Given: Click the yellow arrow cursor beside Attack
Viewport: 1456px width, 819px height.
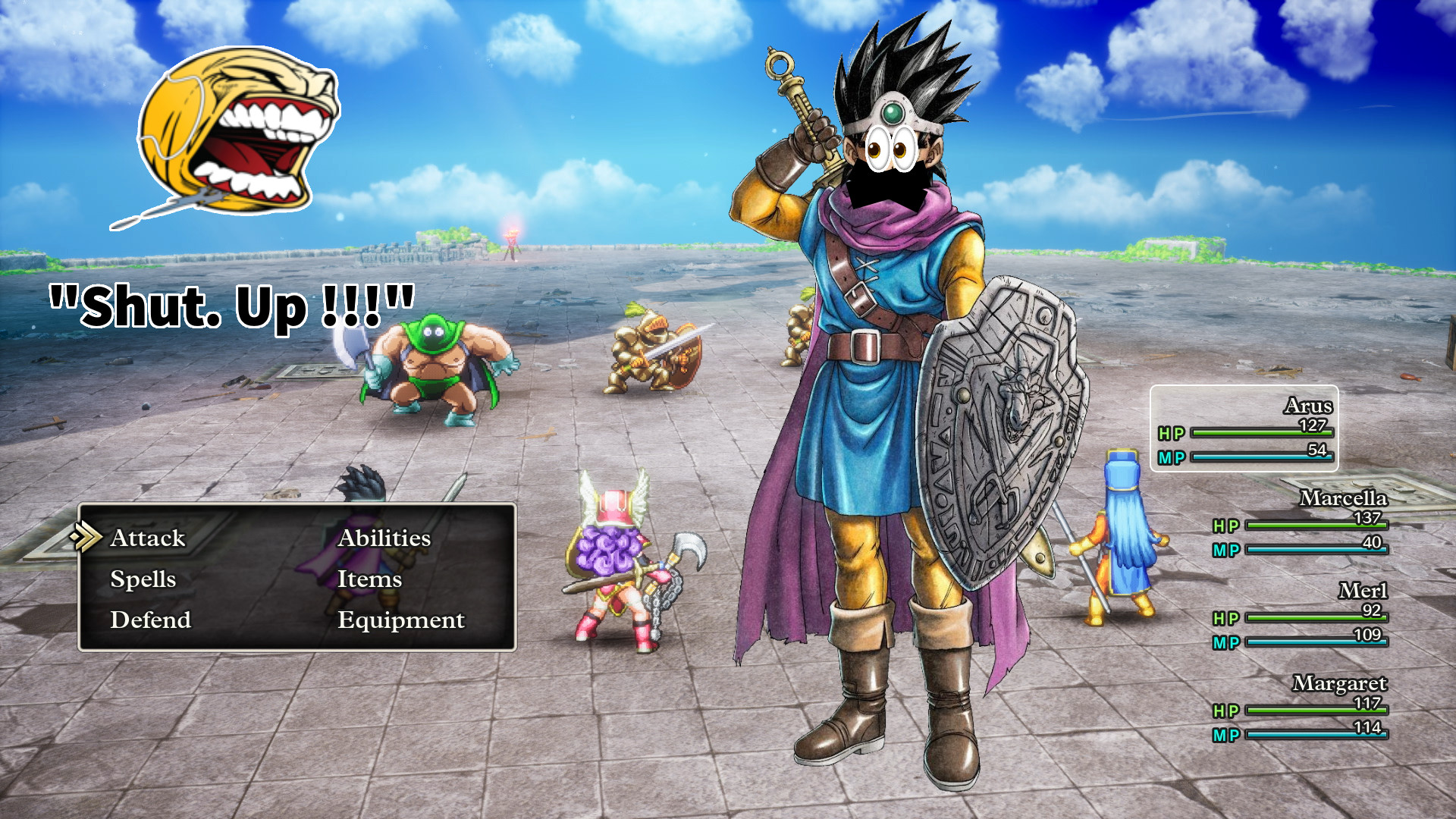Looking at the screenshot, I should point(88,538).
